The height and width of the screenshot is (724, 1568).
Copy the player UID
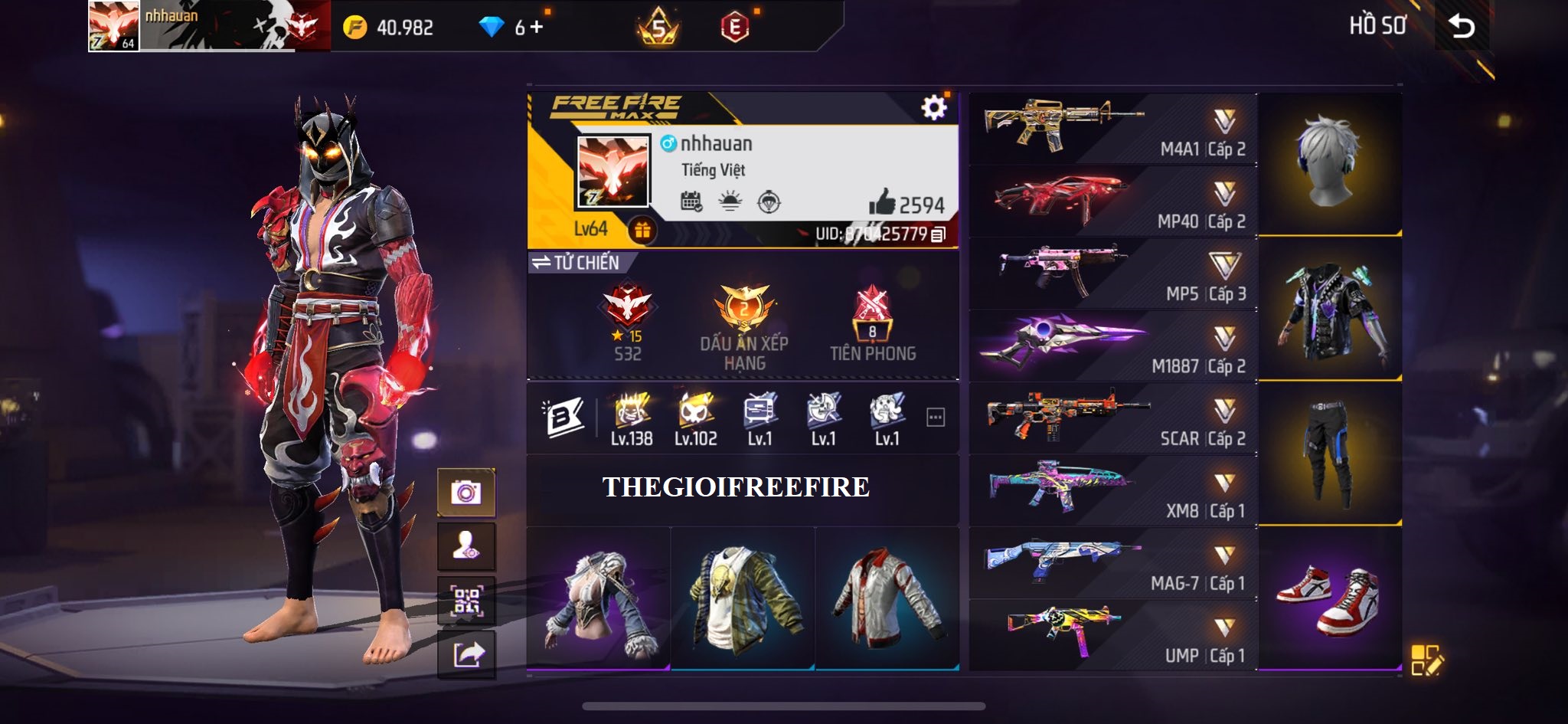click(939, 234)
